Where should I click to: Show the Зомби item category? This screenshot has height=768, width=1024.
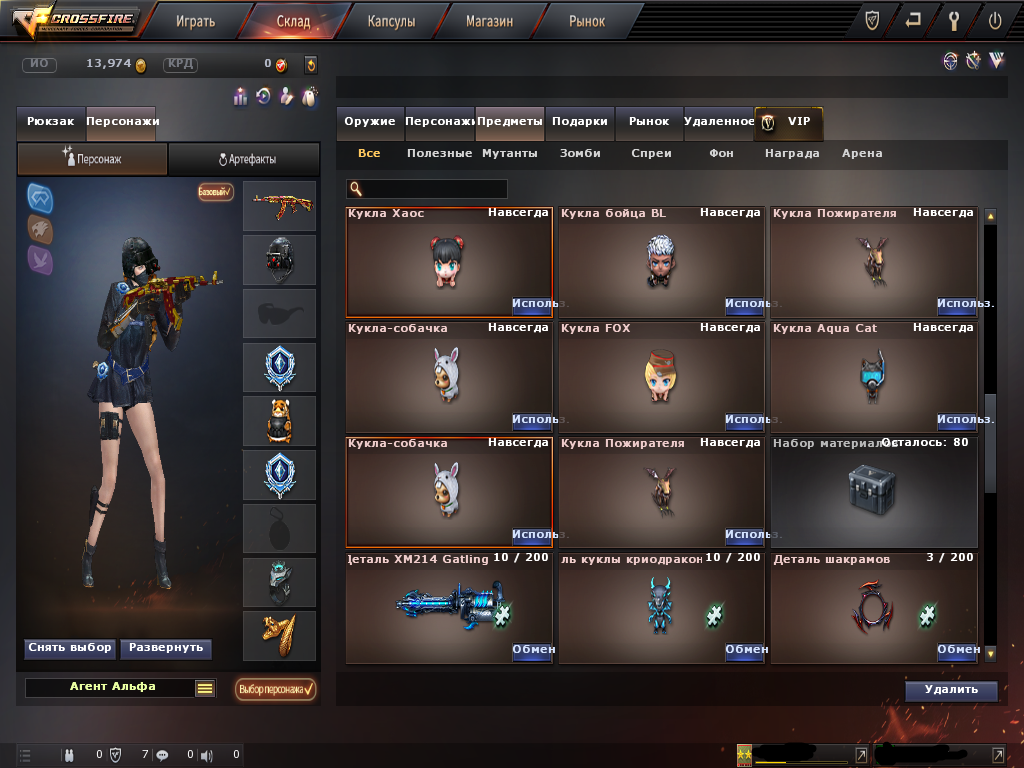pyautogui.click(x=580, y=153)
